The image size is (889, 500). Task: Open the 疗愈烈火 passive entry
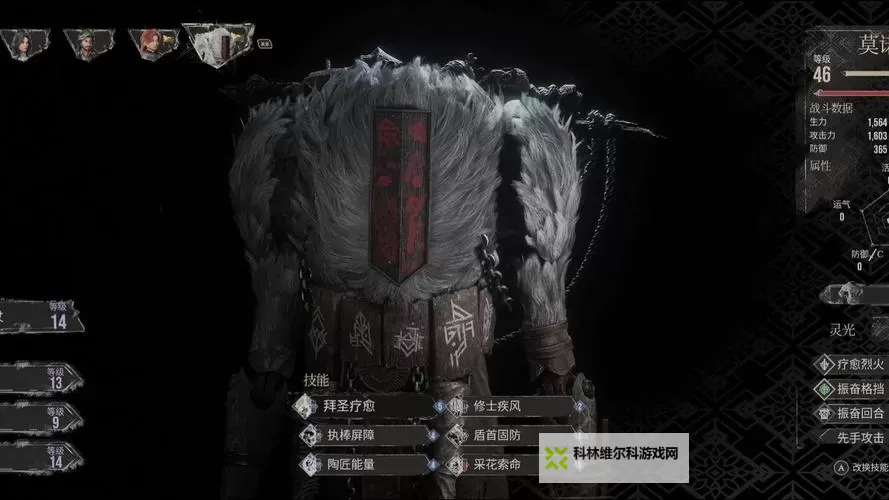click(x=852, y=364)
